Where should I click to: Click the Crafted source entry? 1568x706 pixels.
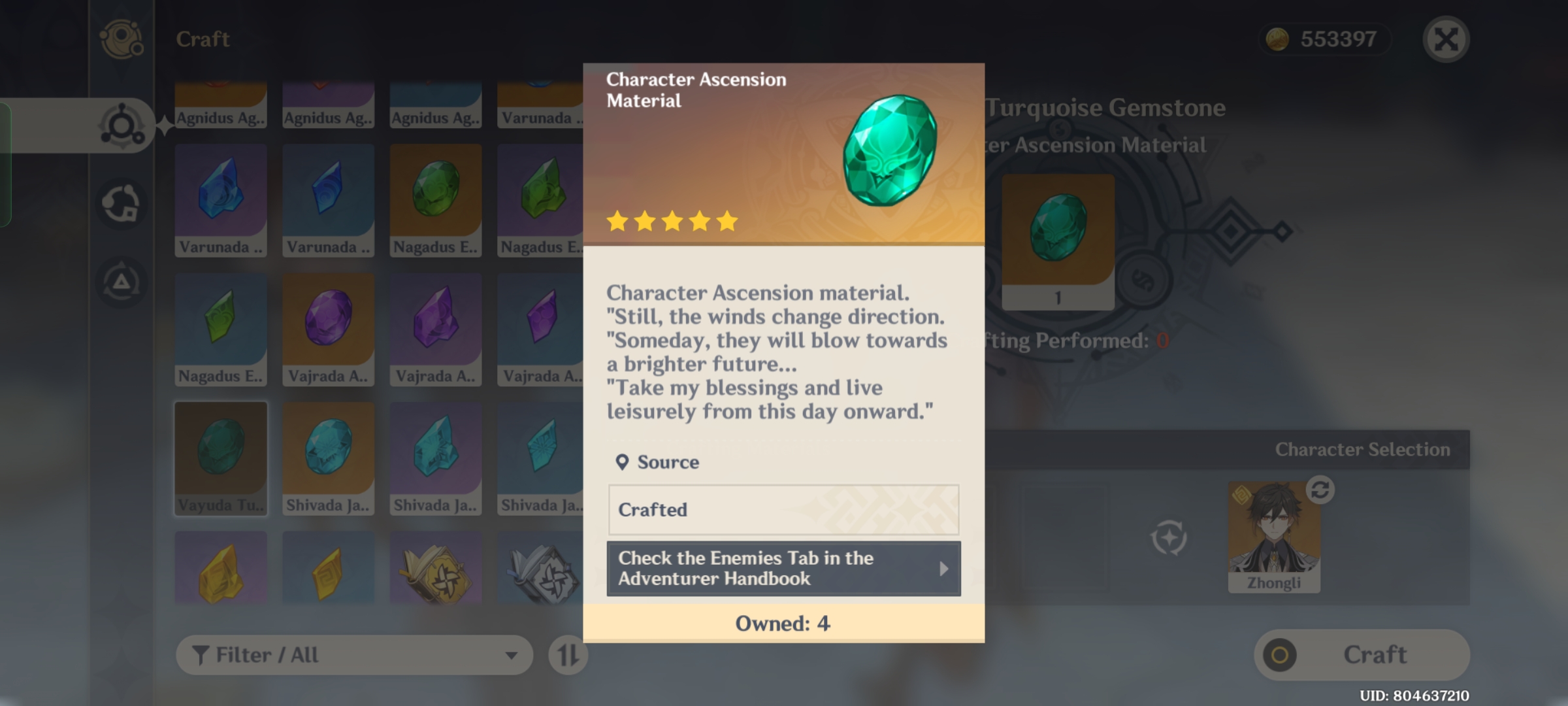tap(783, 511)
